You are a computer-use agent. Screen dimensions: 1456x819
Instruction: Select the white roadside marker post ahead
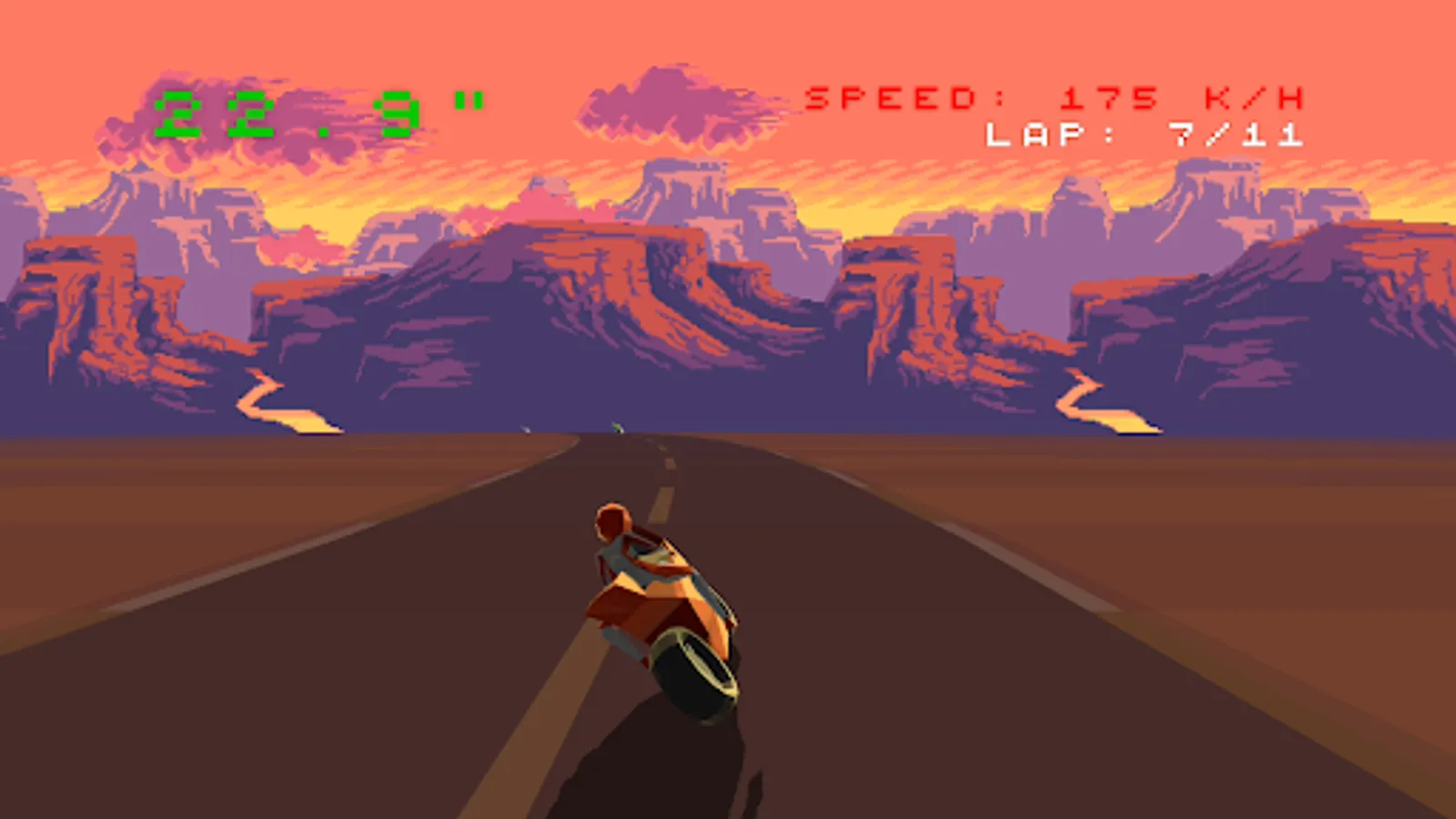coord(528,428)
